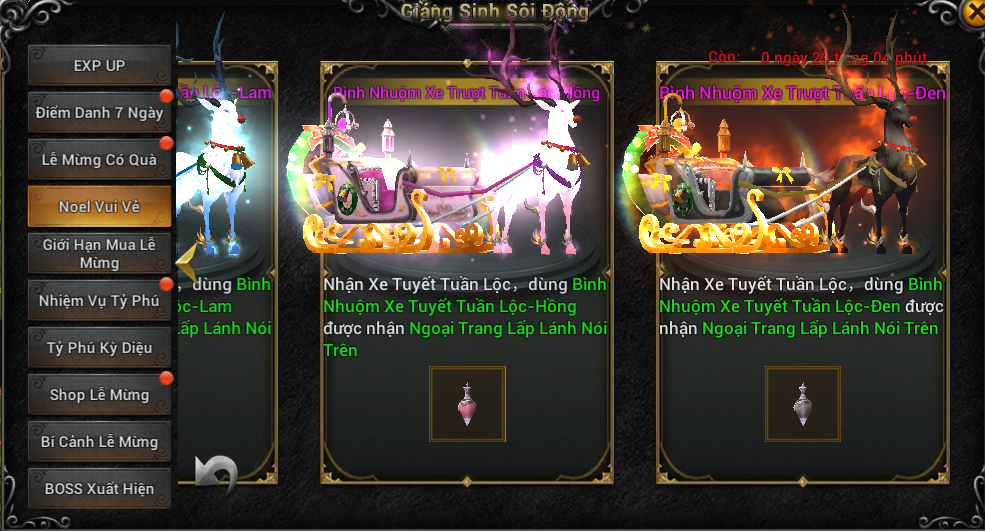This screenshot has height=531, width=985.
Task: Open the BOSS Xuất Hiện tab
Action: click(99, 489)
